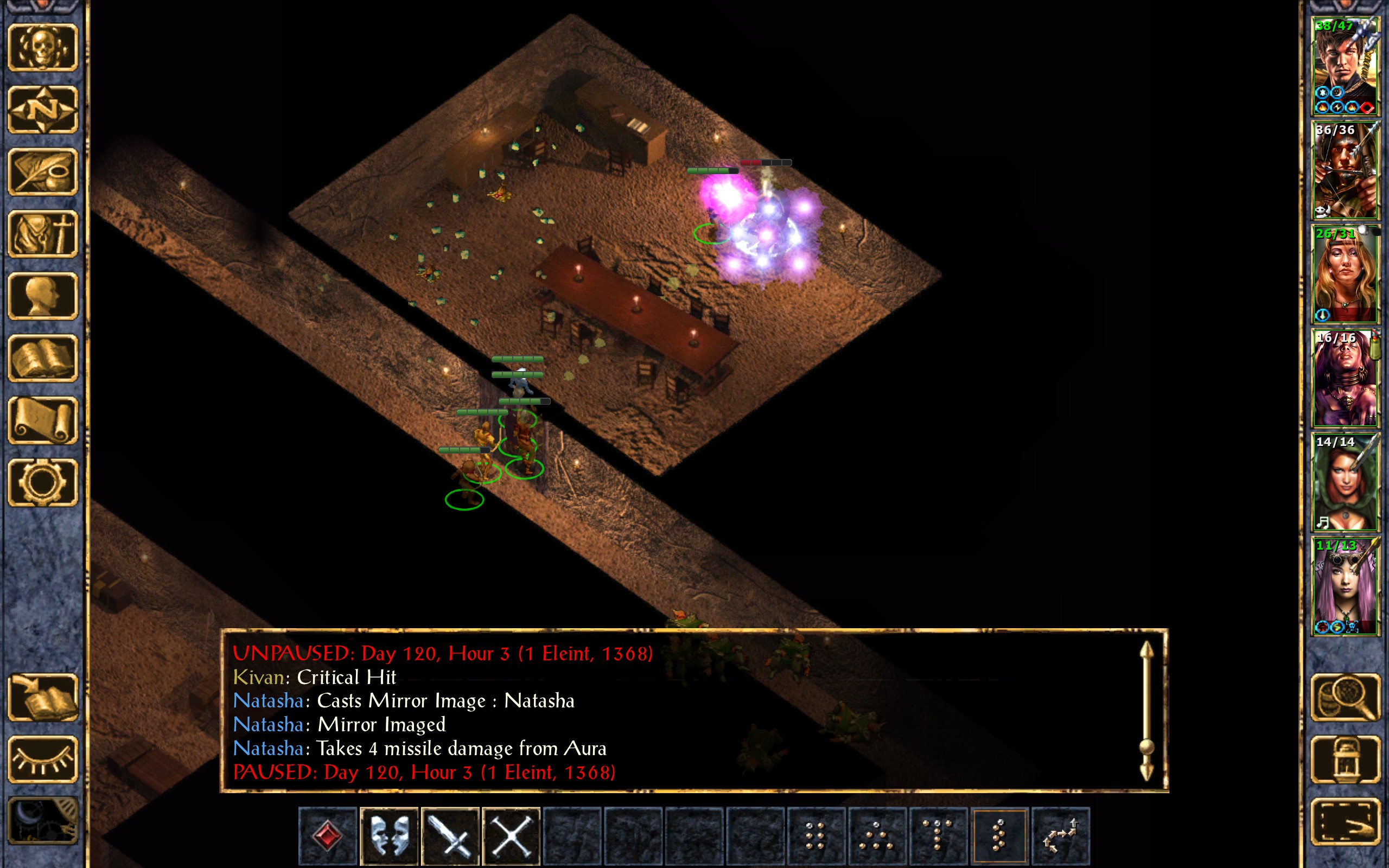Activate the red gem guard action
Screen dimensions: 1389x868
pos(328,835)
